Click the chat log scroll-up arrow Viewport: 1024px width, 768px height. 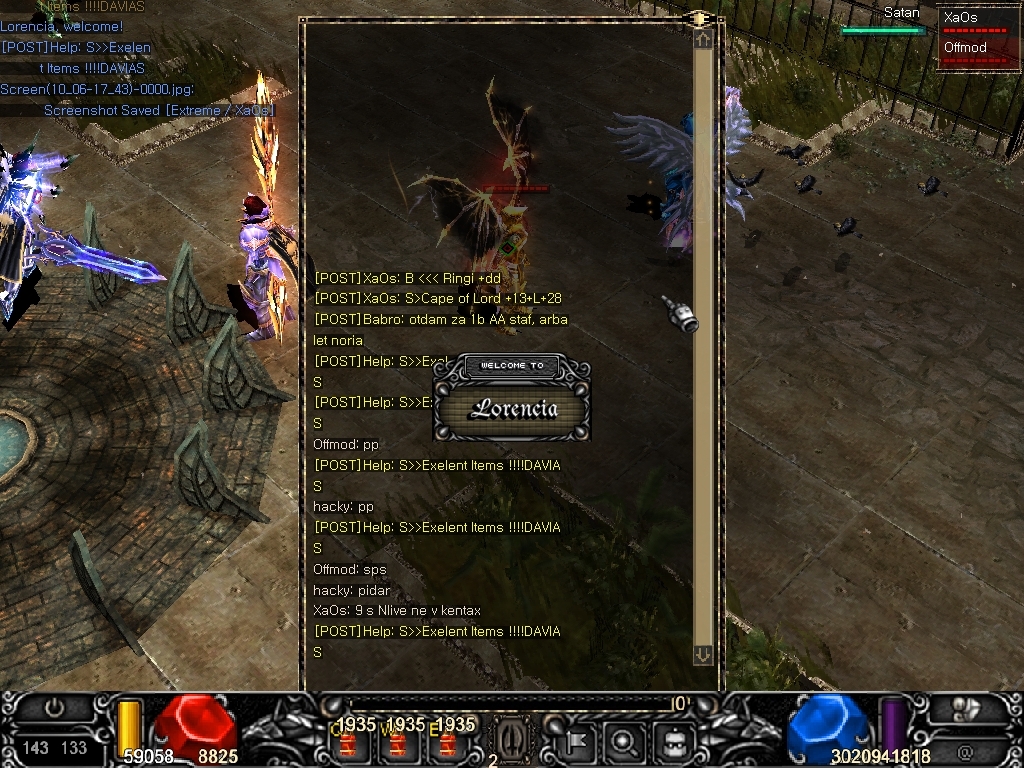703,39
